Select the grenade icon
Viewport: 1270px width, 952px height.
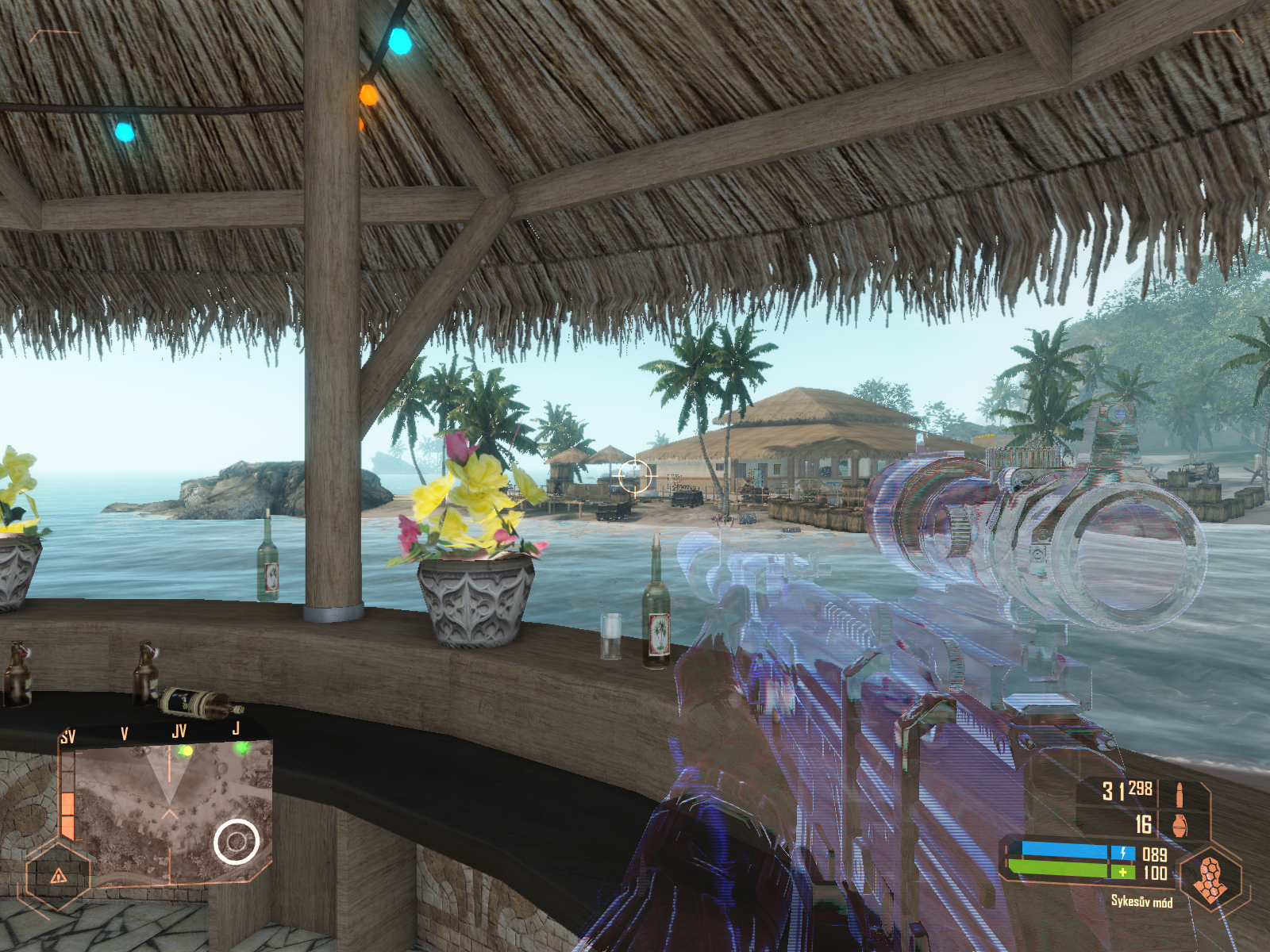pyautogui.click(x=1180, y=825)
